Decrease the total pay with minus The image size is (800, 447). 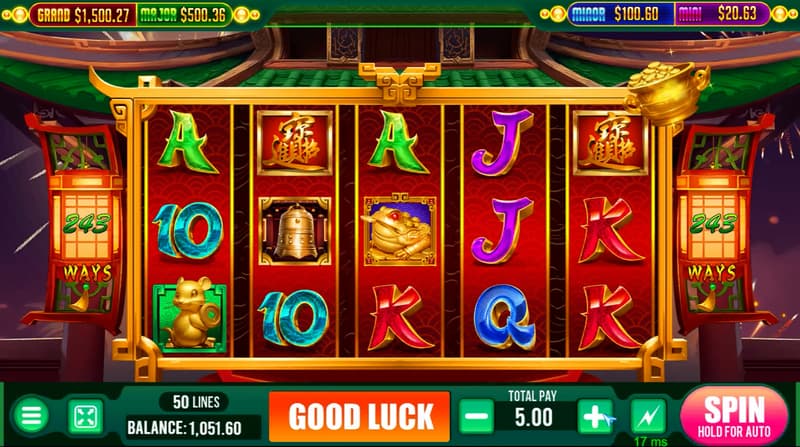[x=477, y=415]
